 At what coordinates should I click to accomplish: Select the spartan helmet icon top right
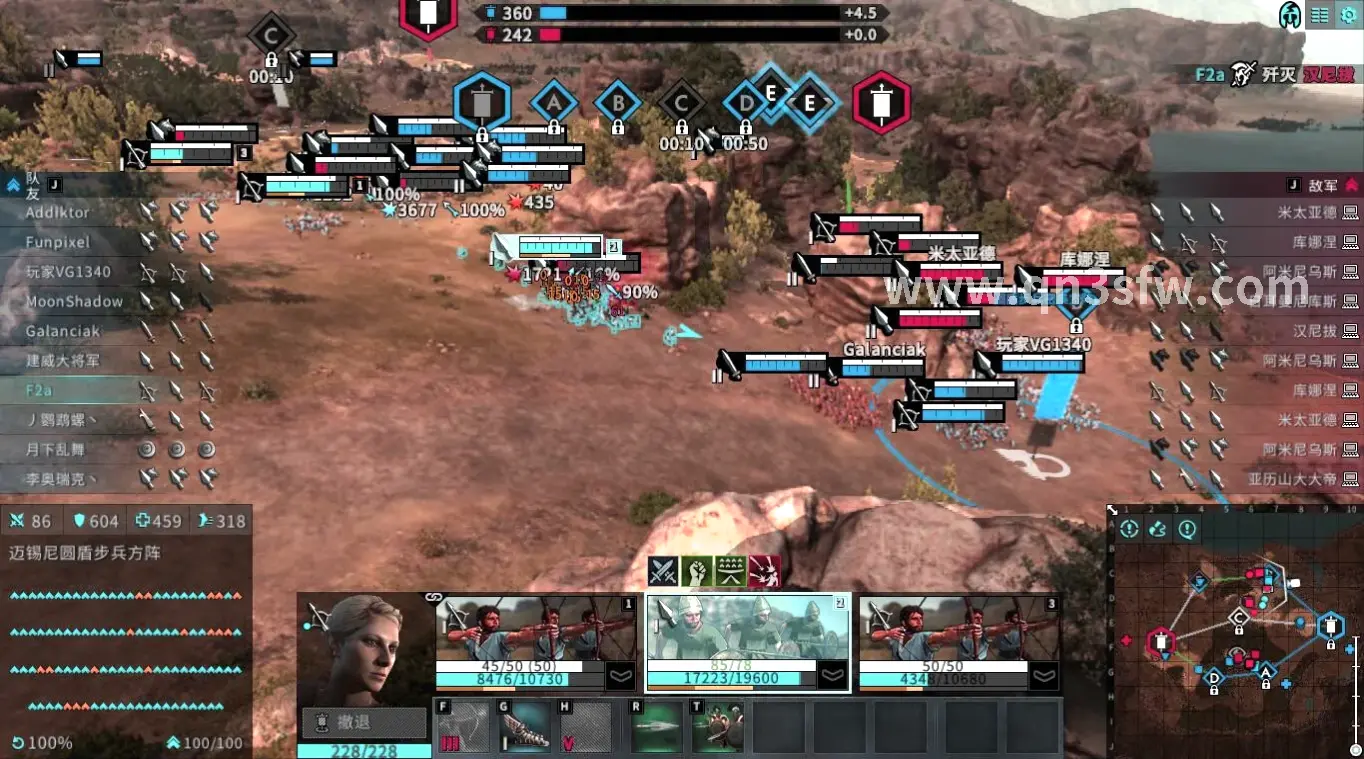pyautogui.click(x=1290, y=15)
